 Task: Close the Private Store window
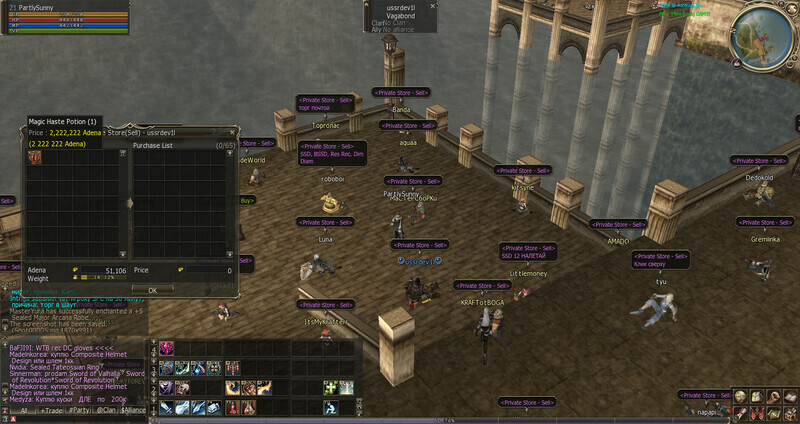(234, 132)
